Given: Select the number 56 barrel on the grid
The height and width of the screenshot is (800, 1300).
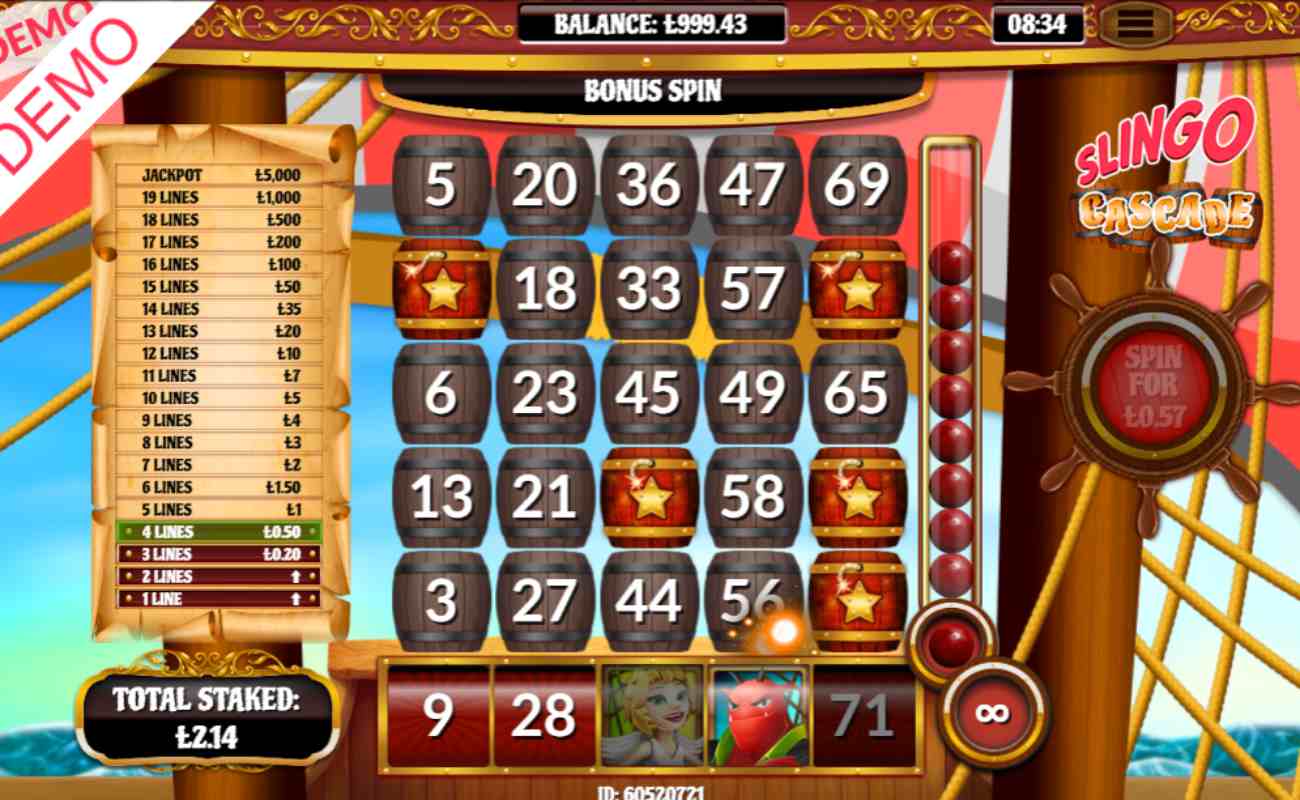Looking at the screenshot, I should (x=752, y=598).
